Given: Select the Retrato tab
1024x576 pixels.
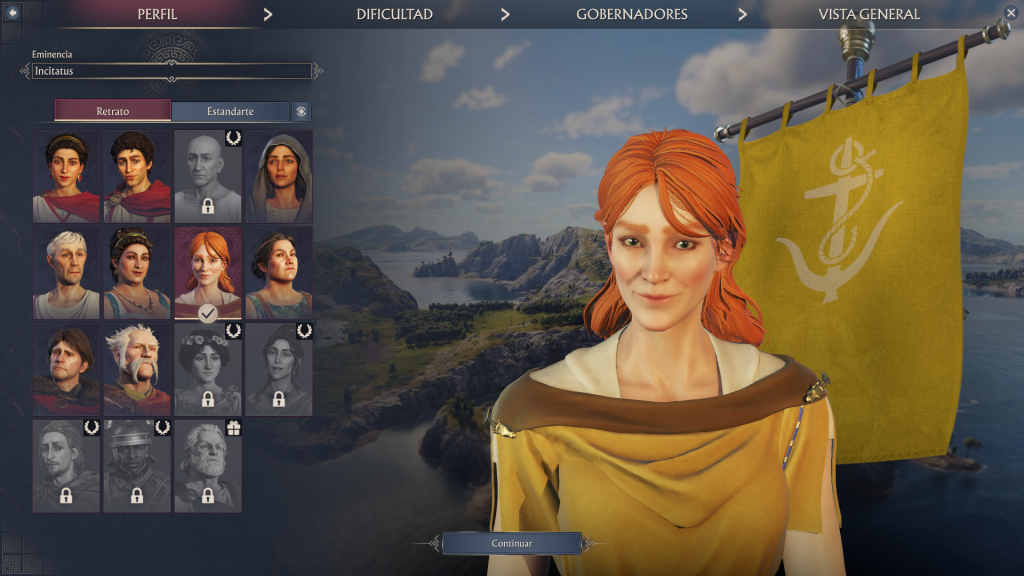Looking at the screenshot, I should tap(113, 111).
